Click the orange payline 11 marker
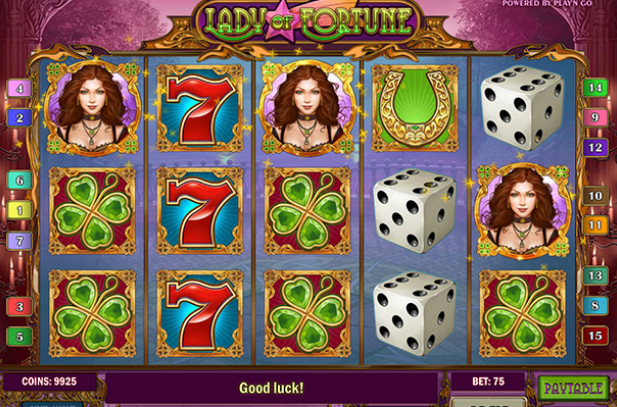Viewport: 617px width, 407px height. point(595,225)
